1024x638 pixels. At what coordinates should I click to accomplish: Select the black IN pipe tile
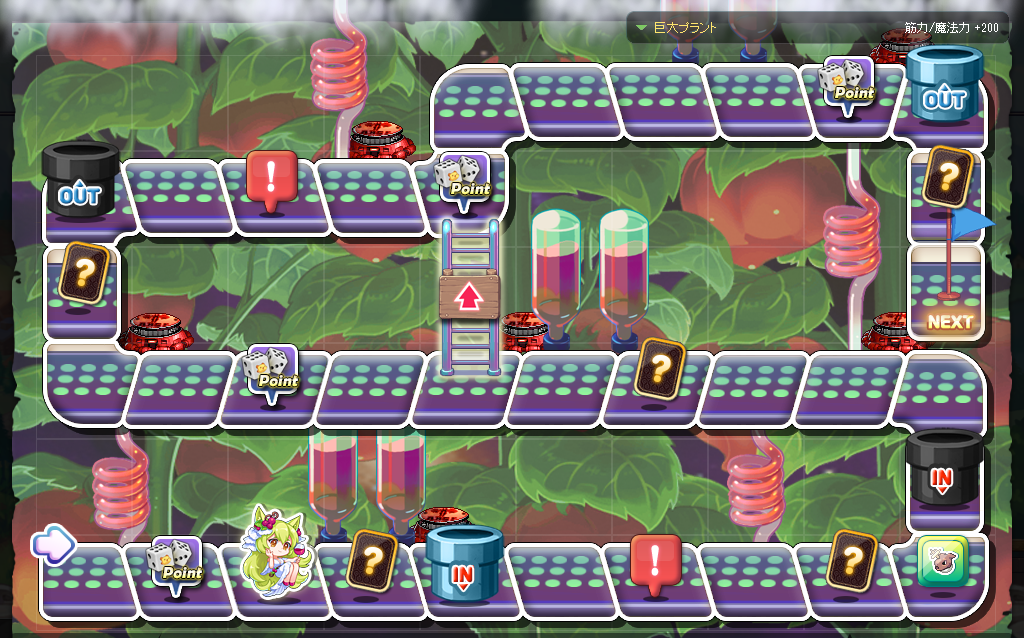[943, 470]
